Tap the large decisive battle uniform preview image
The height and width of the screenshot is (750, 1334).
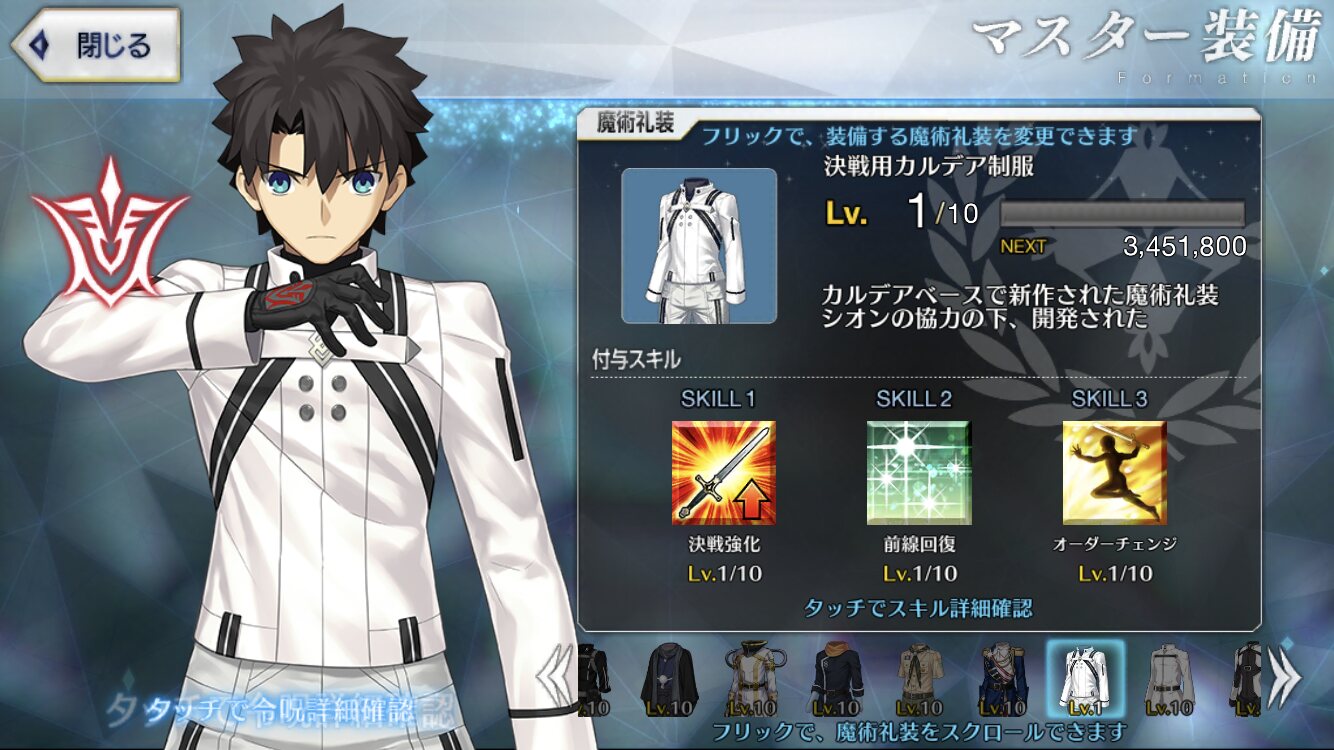point(699,246)
